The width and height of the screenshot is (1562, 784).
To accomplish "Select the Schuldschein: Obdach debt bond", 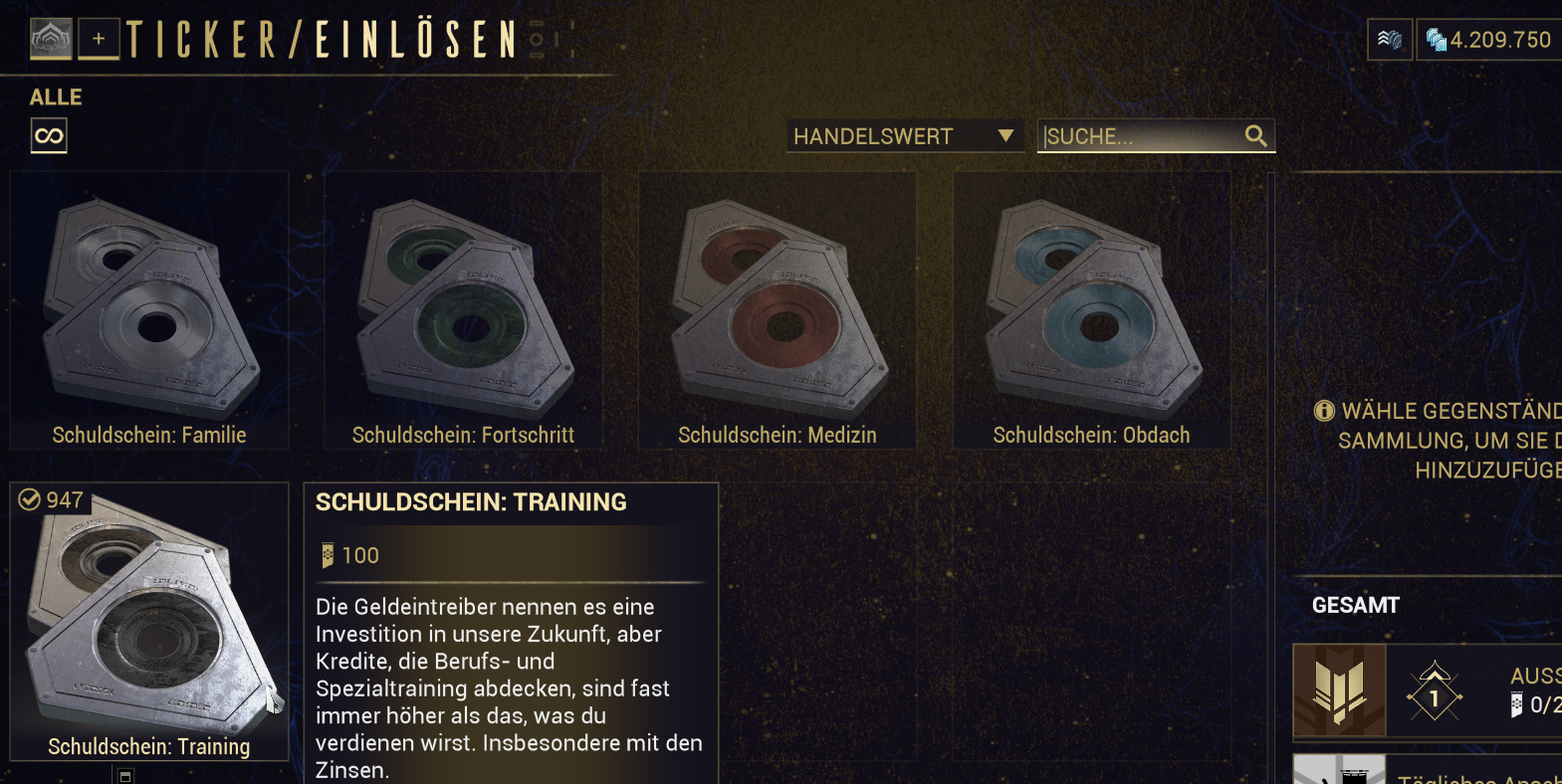I will pyautogui.click(x=1092, y=310).
